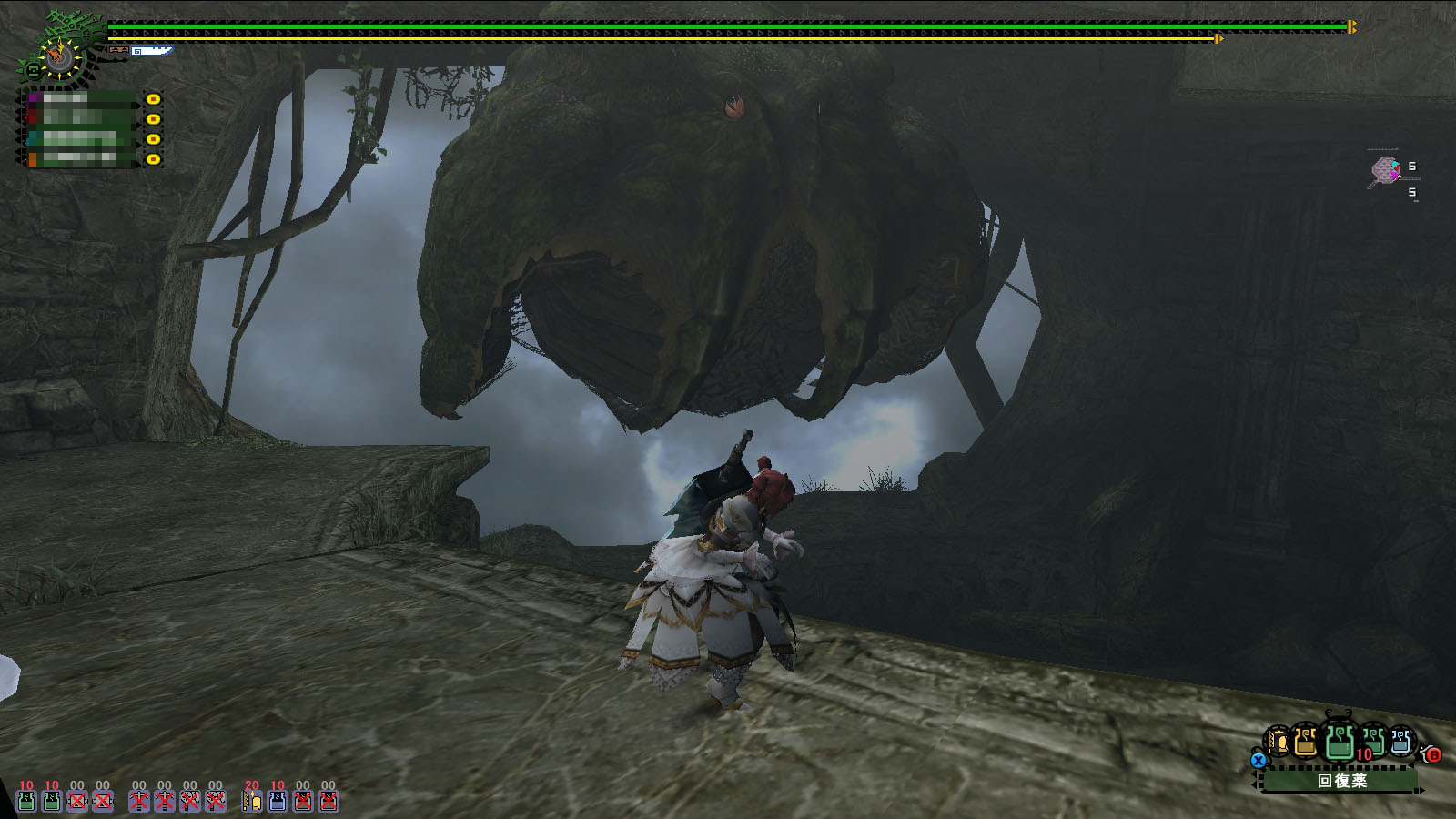
Task: Use the shortcut blue potion with count 10
Action: tap(278, 800)
